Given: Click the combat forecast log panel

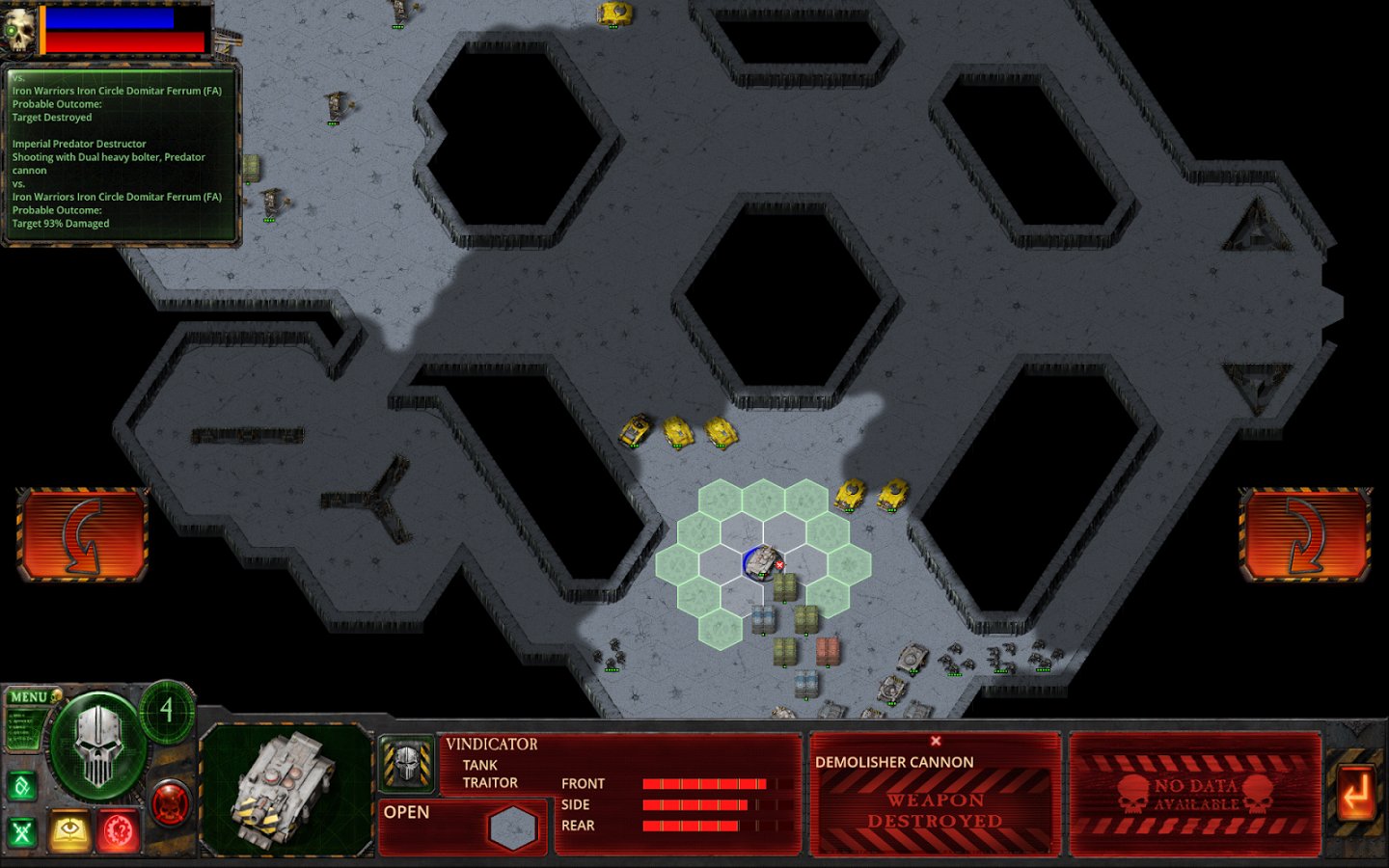Looking at the screenshot, I should (x=121, y=154).
